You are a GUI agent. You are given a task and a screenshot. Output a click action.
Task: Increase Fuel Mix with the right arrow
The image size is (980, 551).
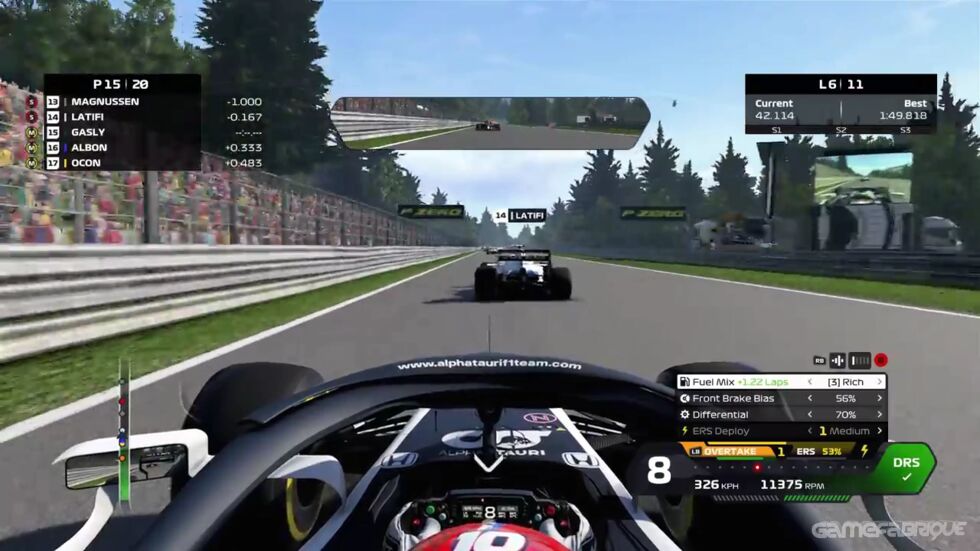880,381
